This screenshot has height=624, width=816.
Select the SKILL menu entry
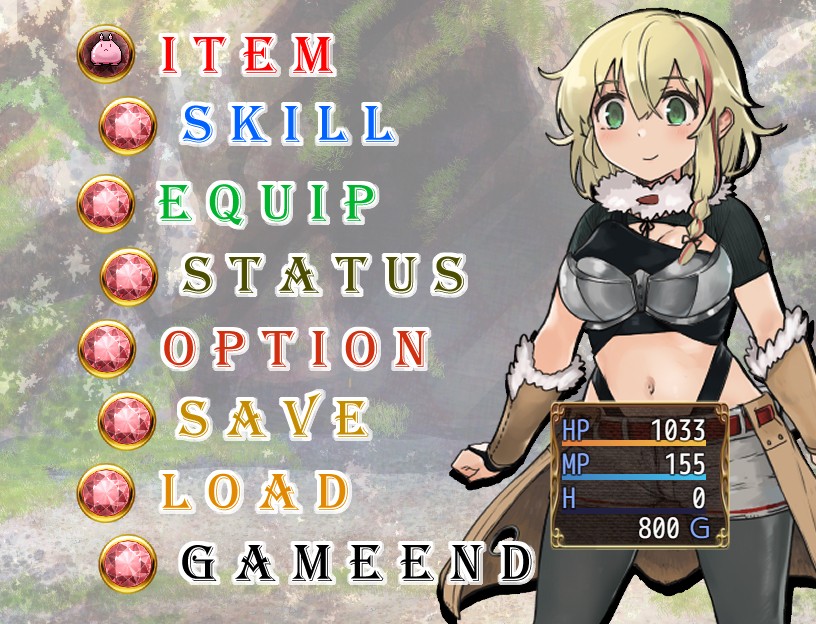pos(288,124)
